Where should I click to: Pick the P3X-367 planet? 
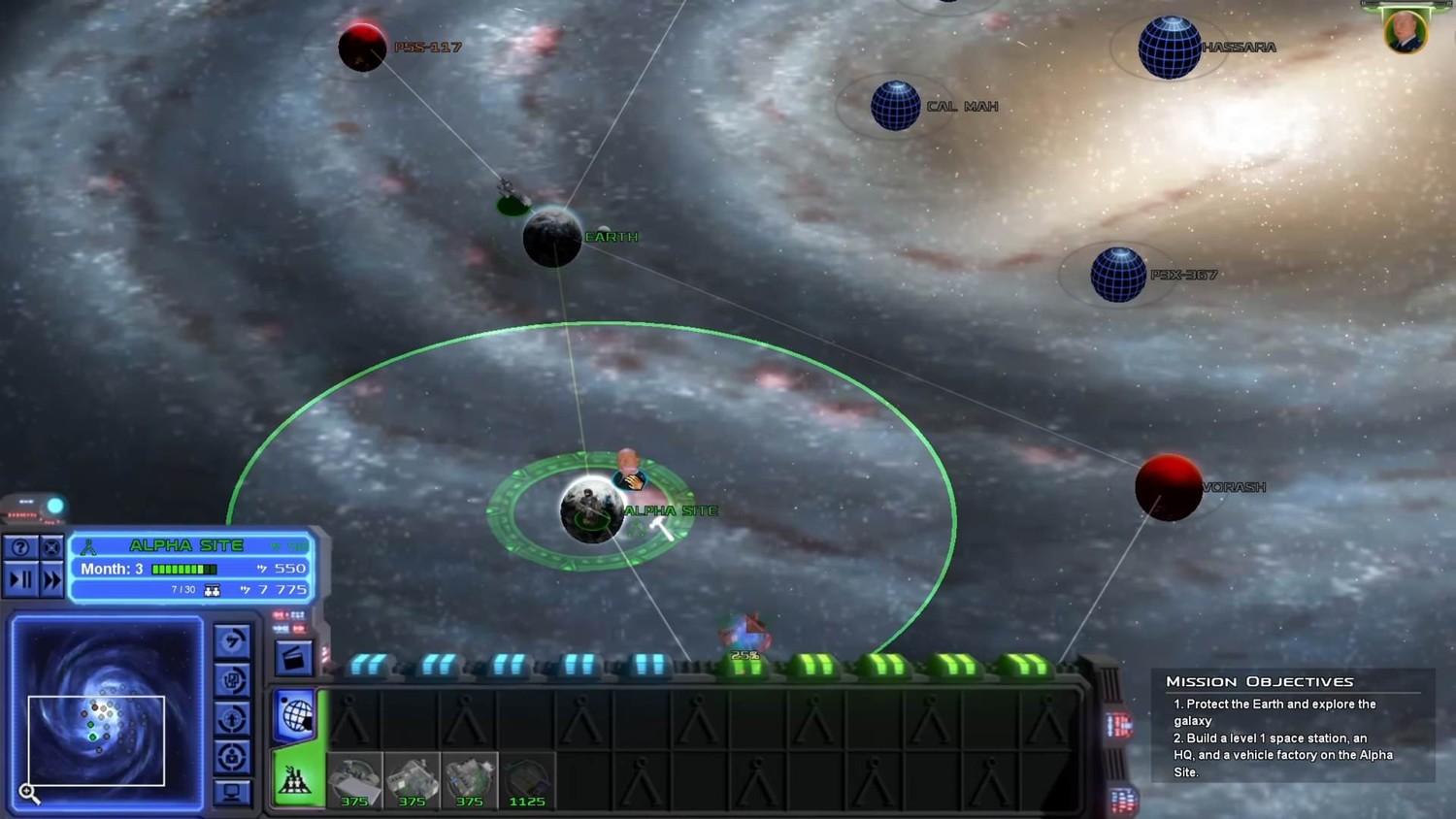coord(1118,275)
